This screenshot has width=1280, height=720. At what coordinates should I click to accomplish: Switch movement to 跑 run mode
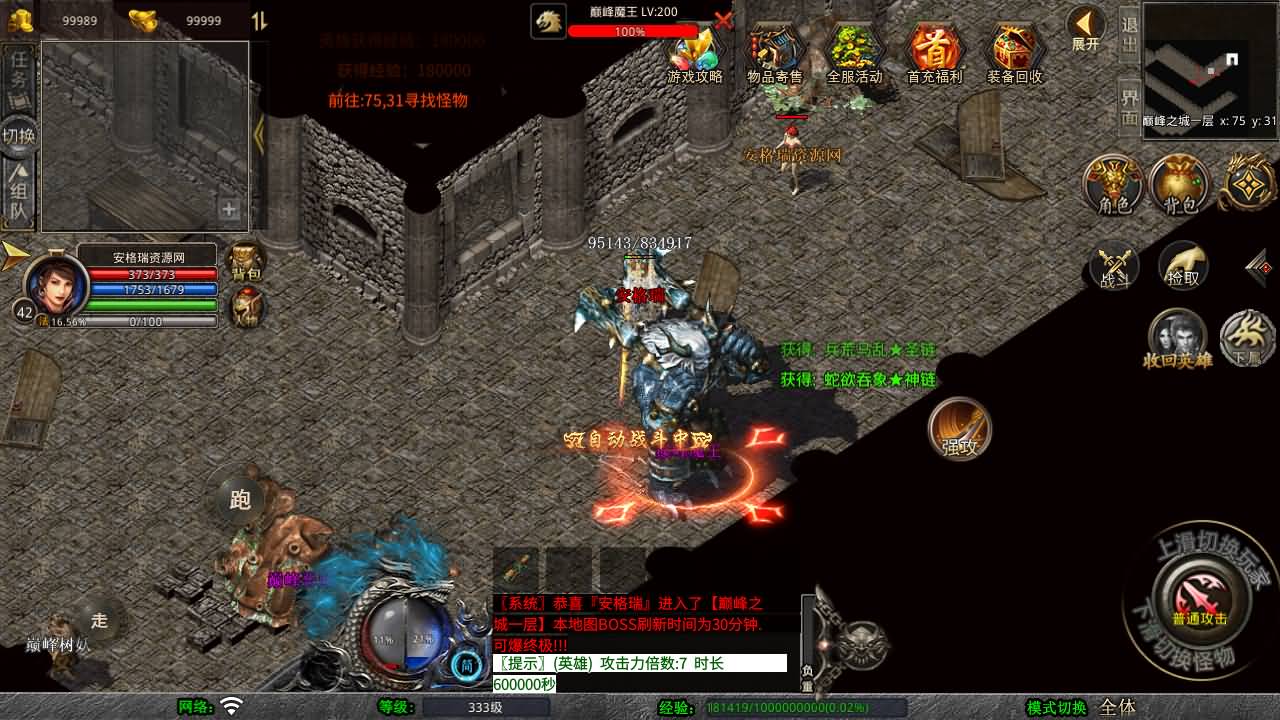click(239, 499)
